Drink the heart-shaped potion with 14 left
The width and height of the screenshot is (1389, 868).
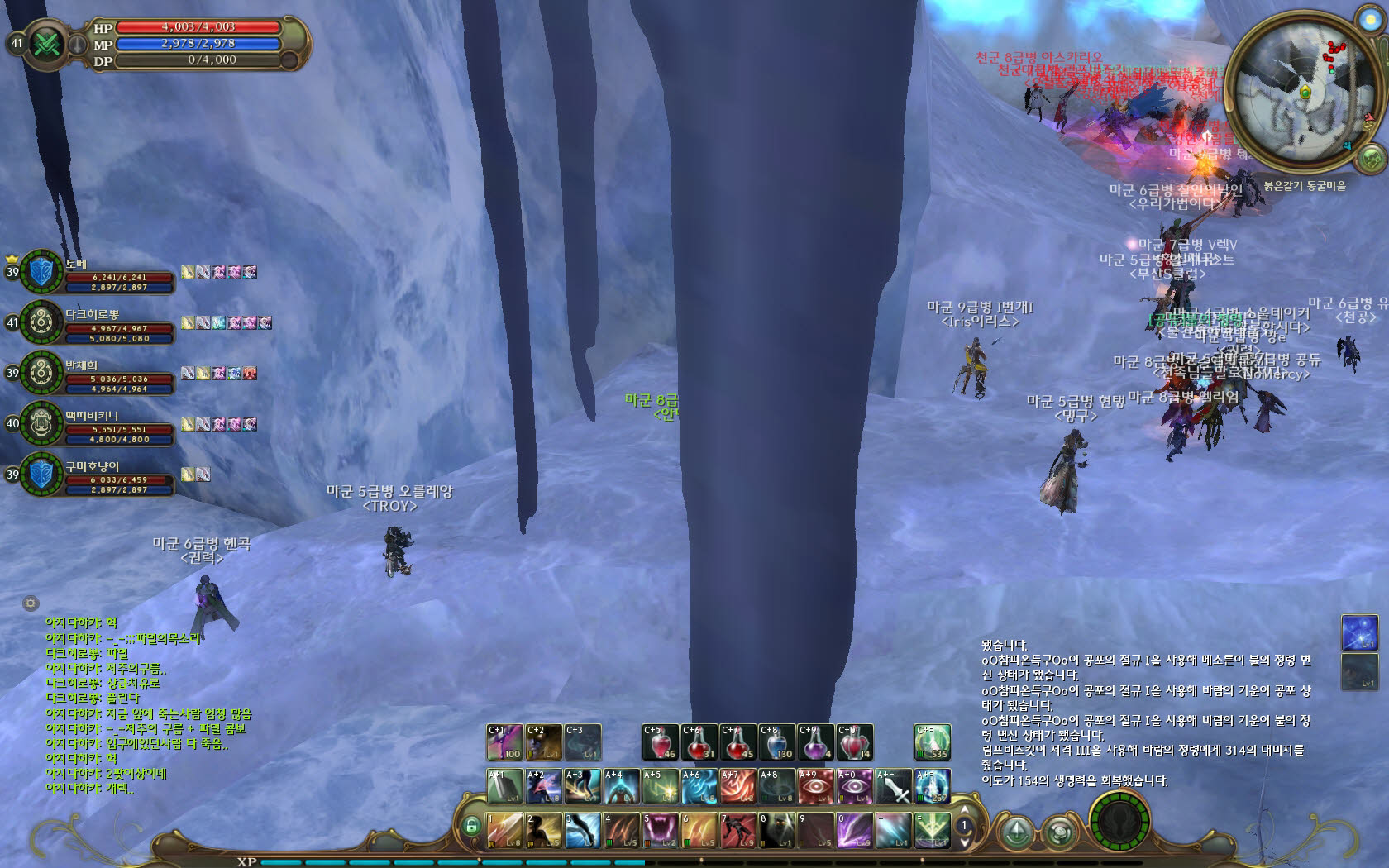[x=854, y=742]
